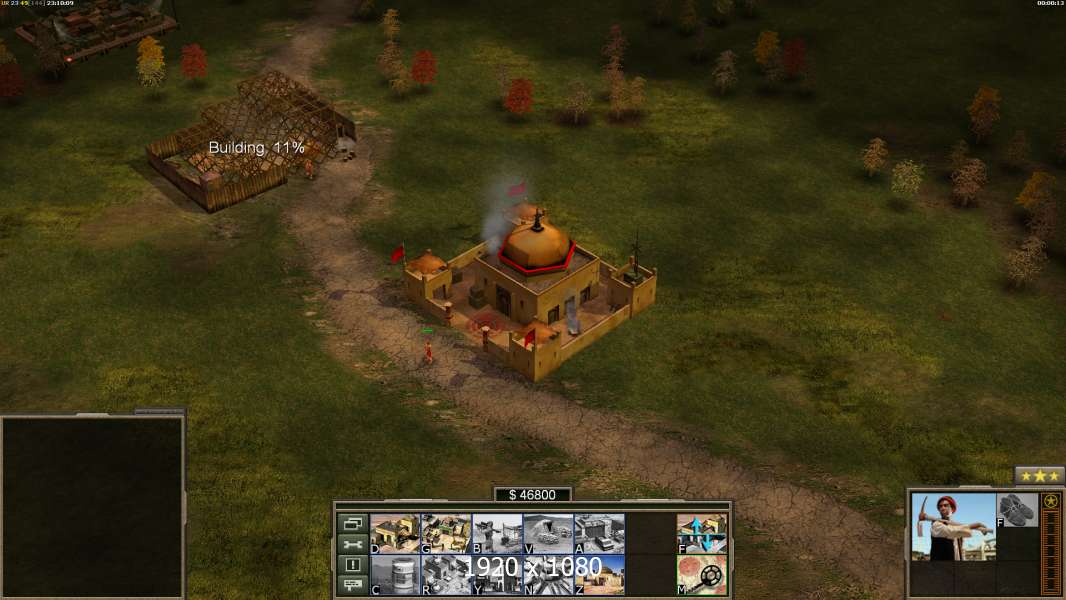
Task: Click the wrench button on command bar
Action: click(x=352, y=544)
